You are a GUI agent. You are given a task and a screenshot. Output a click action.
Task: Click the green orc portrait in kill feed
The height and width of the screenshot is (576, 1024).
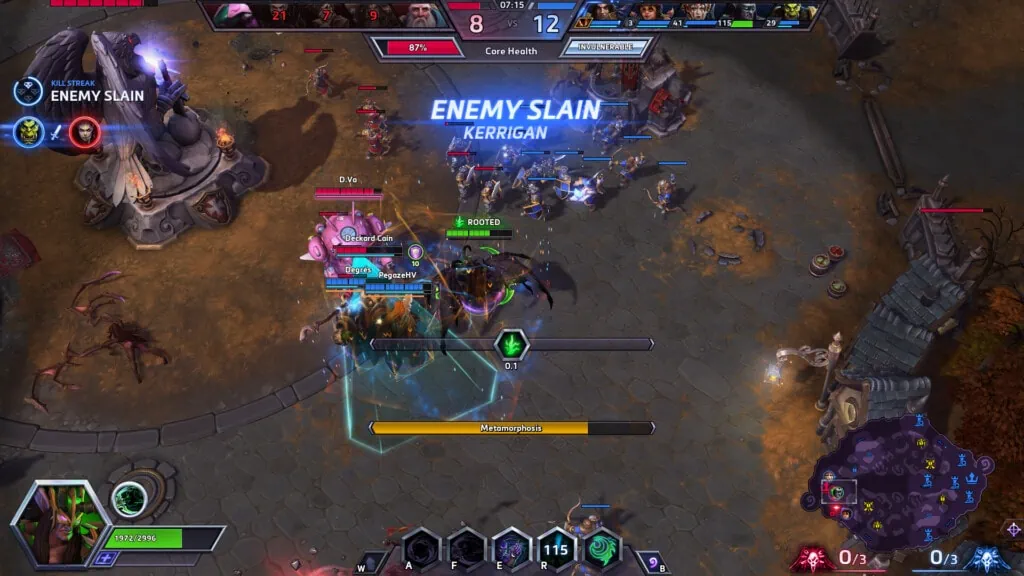[x=29, y=132]
